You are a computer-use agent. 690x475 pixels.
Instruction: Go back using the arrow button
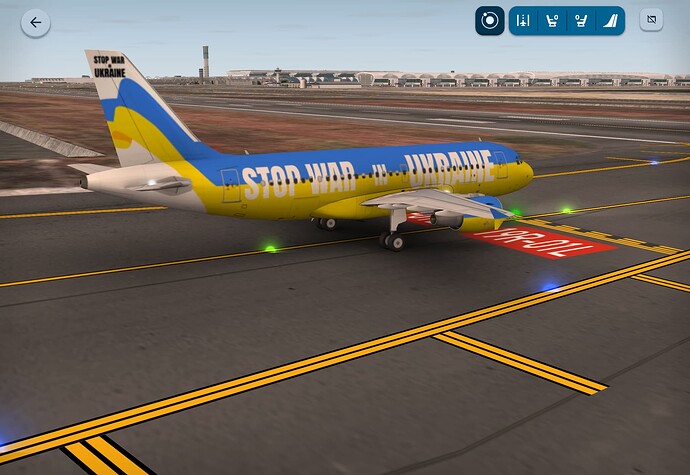tap(36, 22)
